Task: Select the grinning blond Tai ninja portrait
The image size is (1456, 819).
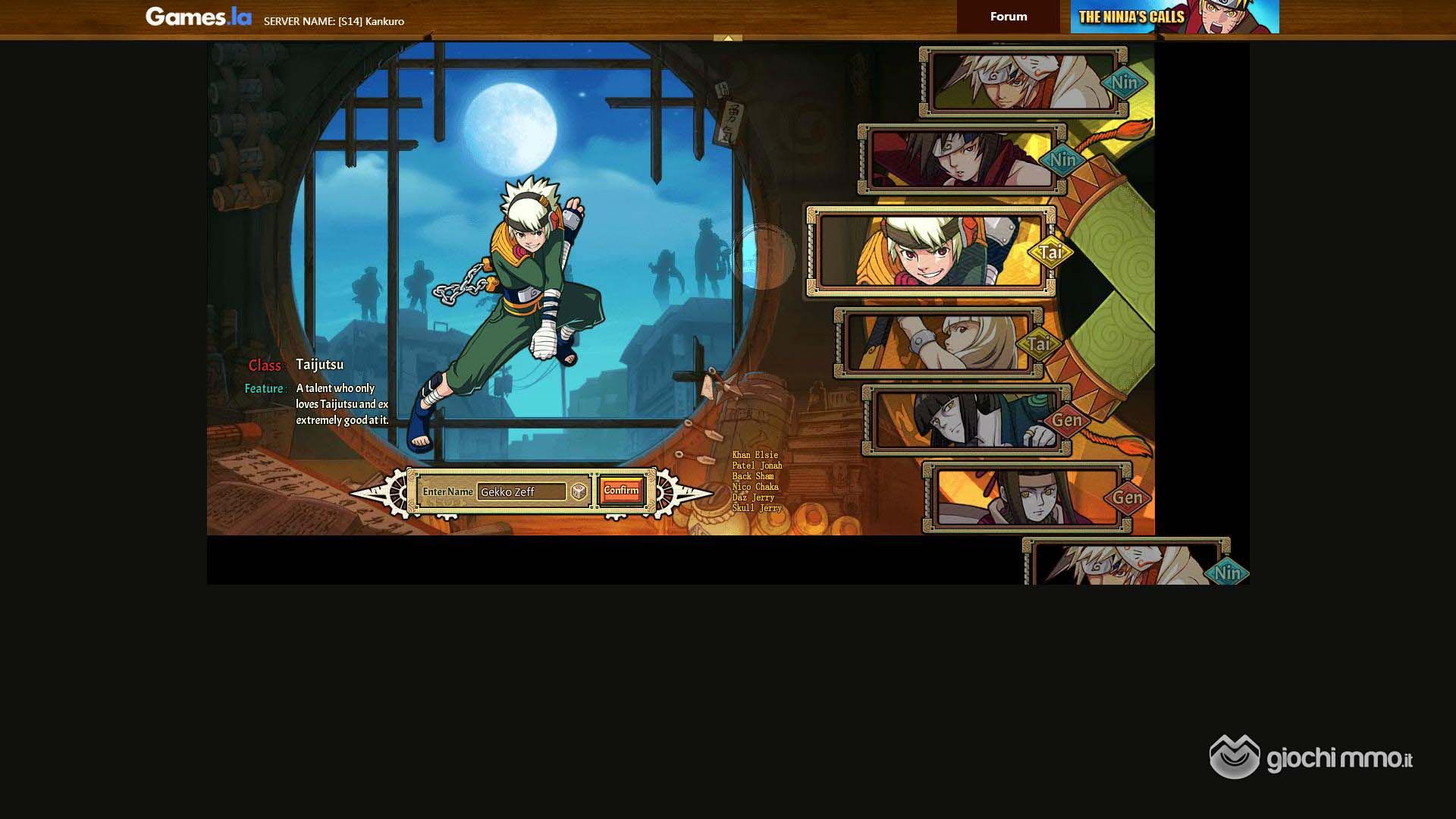Action: pos(930,251)
